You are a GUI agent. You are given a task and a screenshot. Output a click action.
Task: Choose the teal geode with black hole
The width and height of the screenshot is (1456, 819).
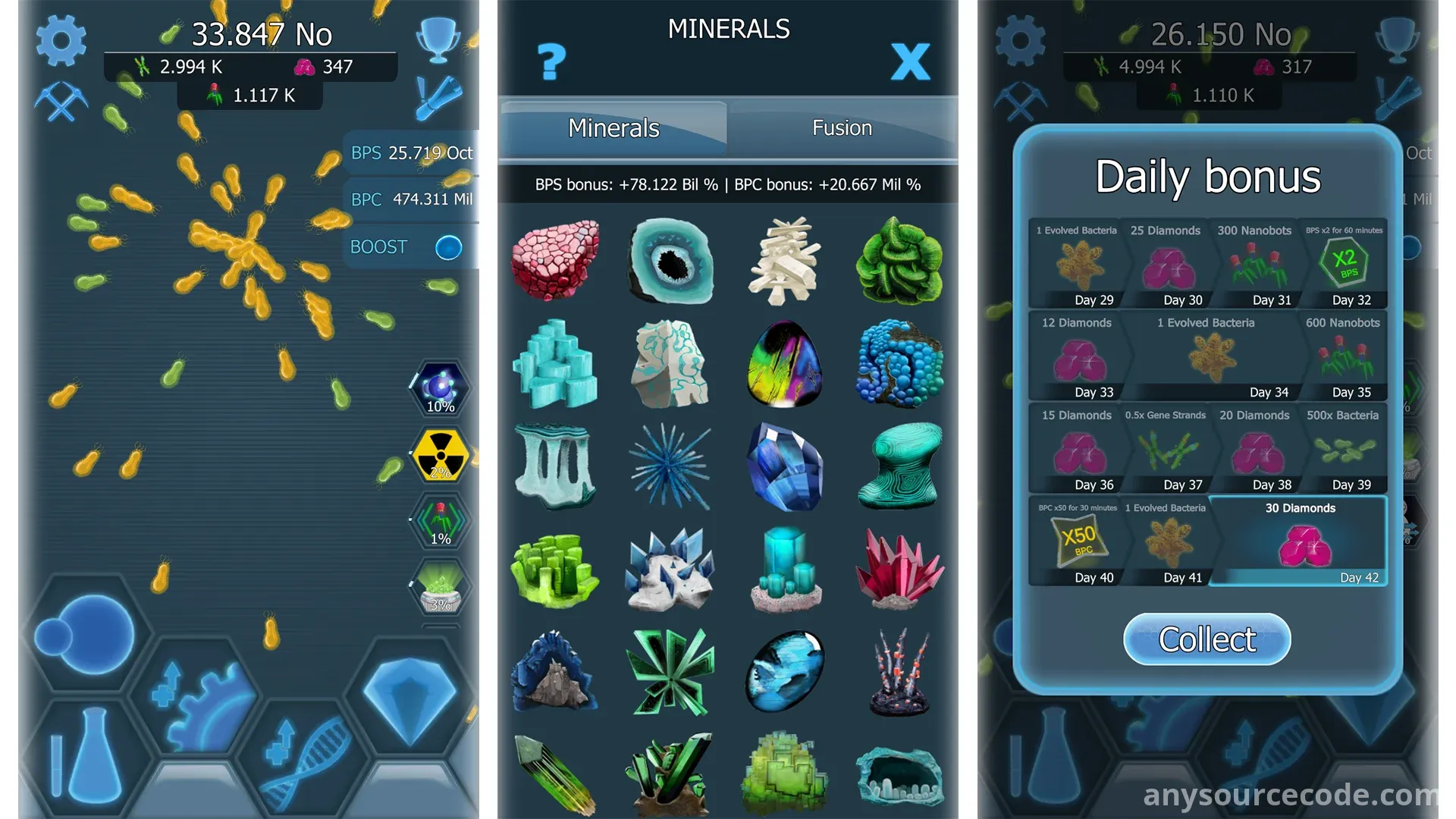tap(670, 260)
